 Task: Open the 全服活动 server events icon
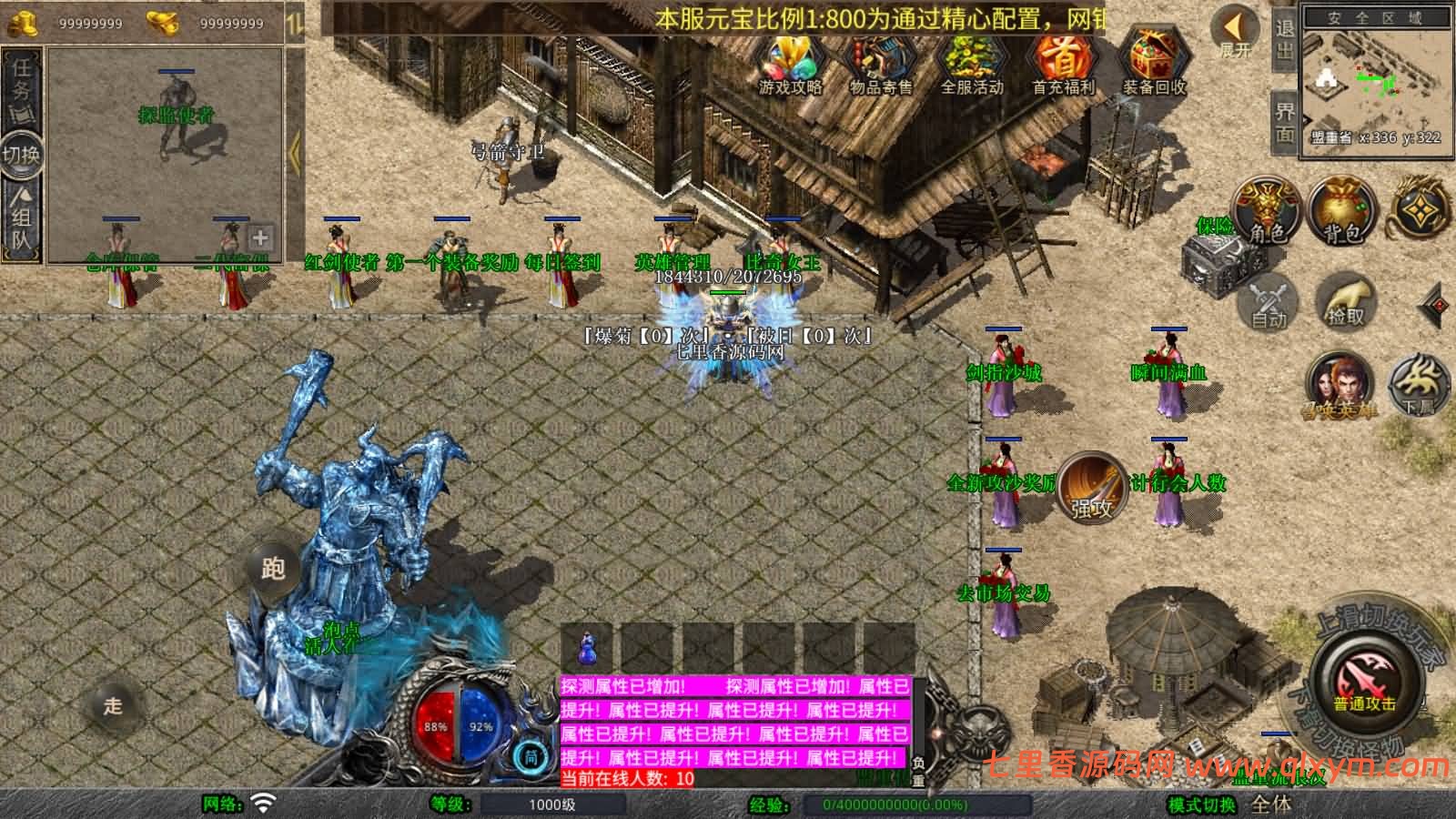click(x=971, y=64)
